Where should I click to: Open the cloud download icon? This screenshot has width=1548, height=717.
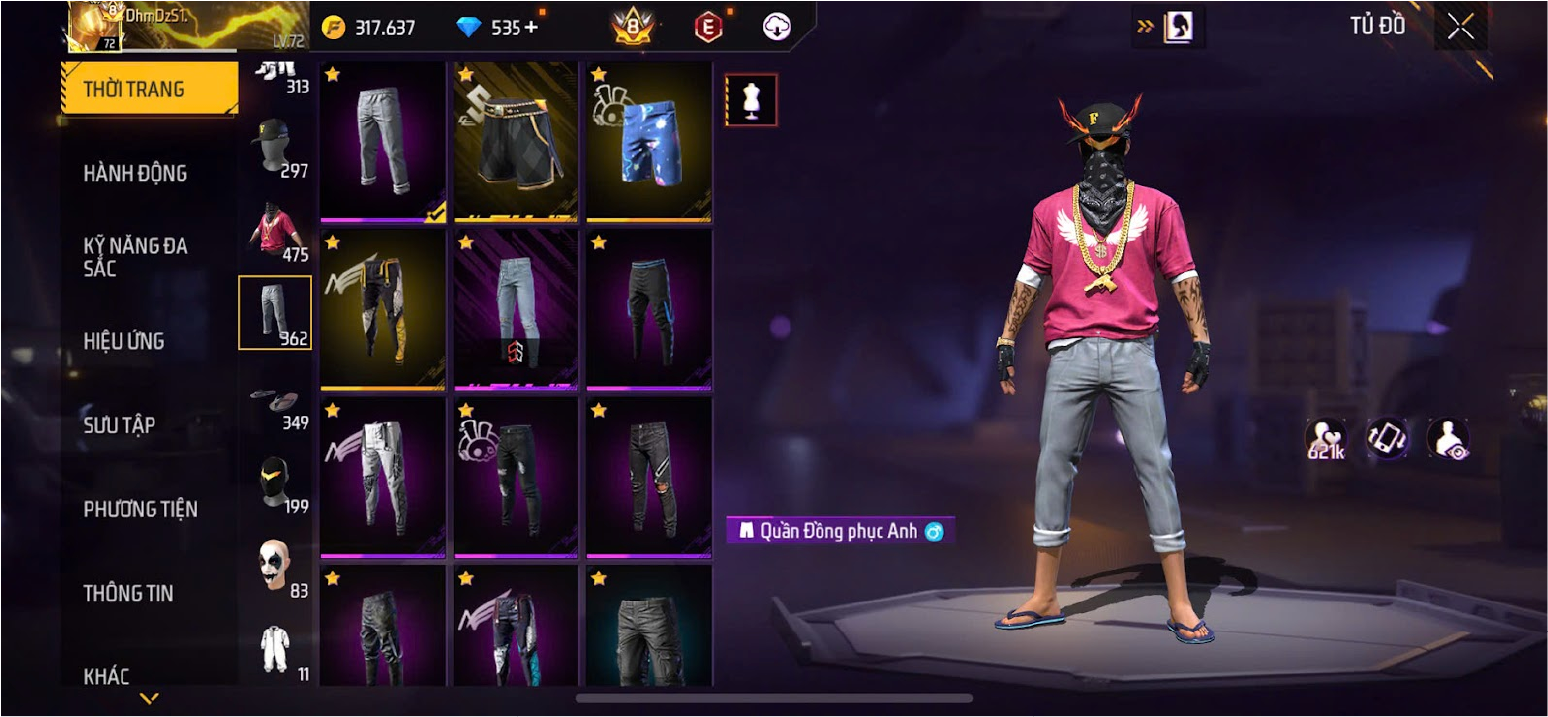pyautogui.click(x=777, y=28)
